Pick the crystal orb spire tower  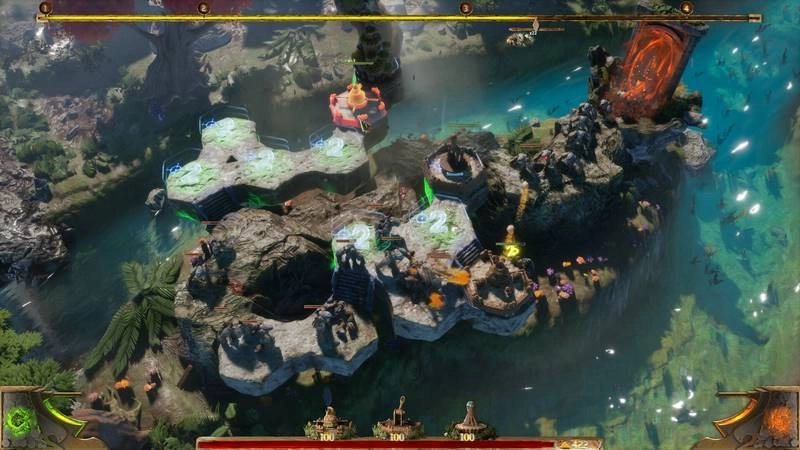click(x=468, y=419)
